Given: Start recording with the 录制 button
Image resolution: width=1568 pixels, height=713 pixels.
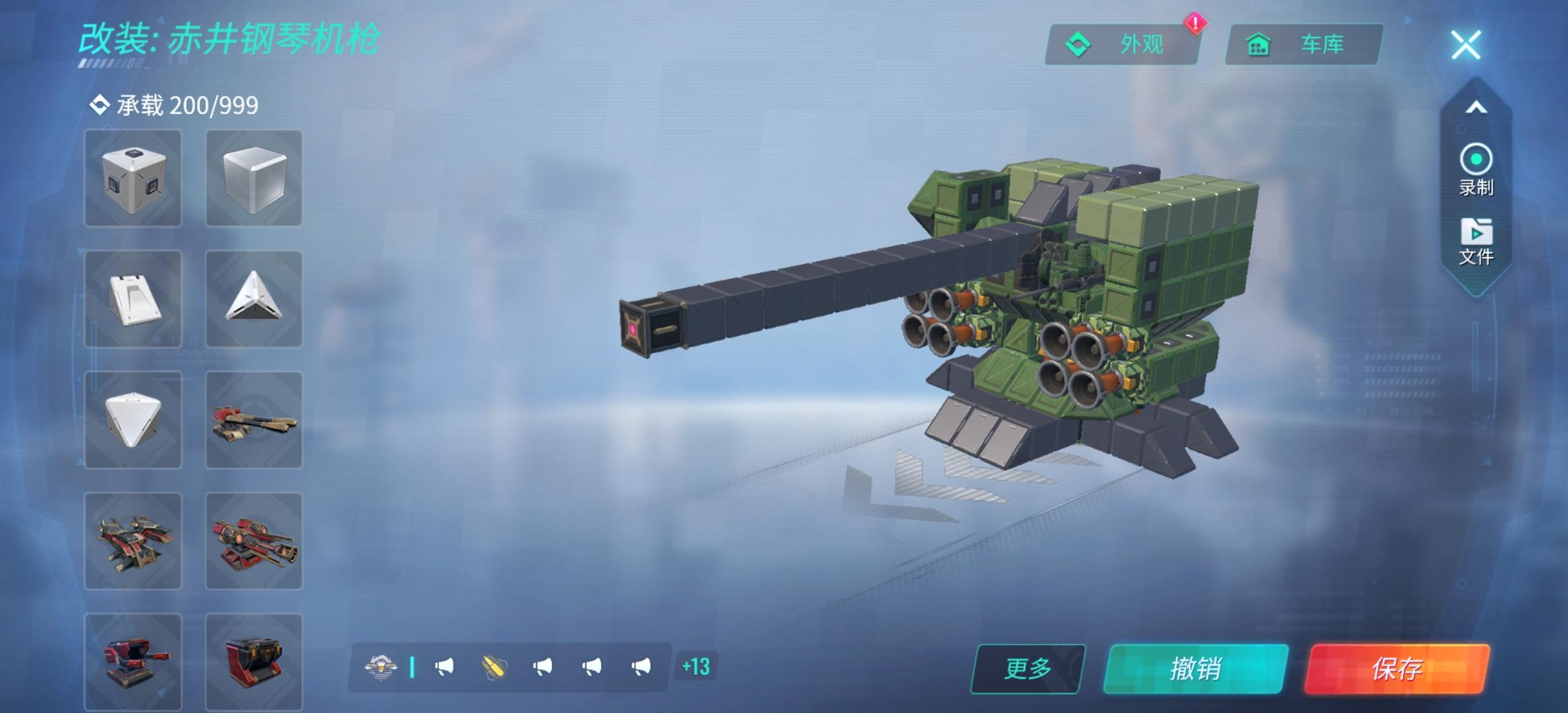Looking at the screenshot, I should pyautogui.click(x=1476, y=170).
